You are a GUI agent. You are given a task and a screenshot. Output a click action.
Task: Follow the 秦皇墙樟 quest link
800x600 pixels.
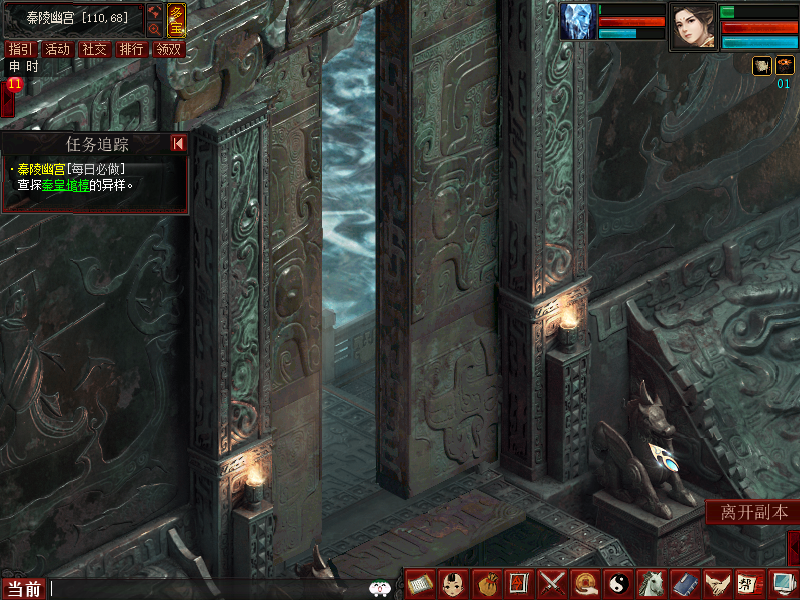tap(66, 185)
